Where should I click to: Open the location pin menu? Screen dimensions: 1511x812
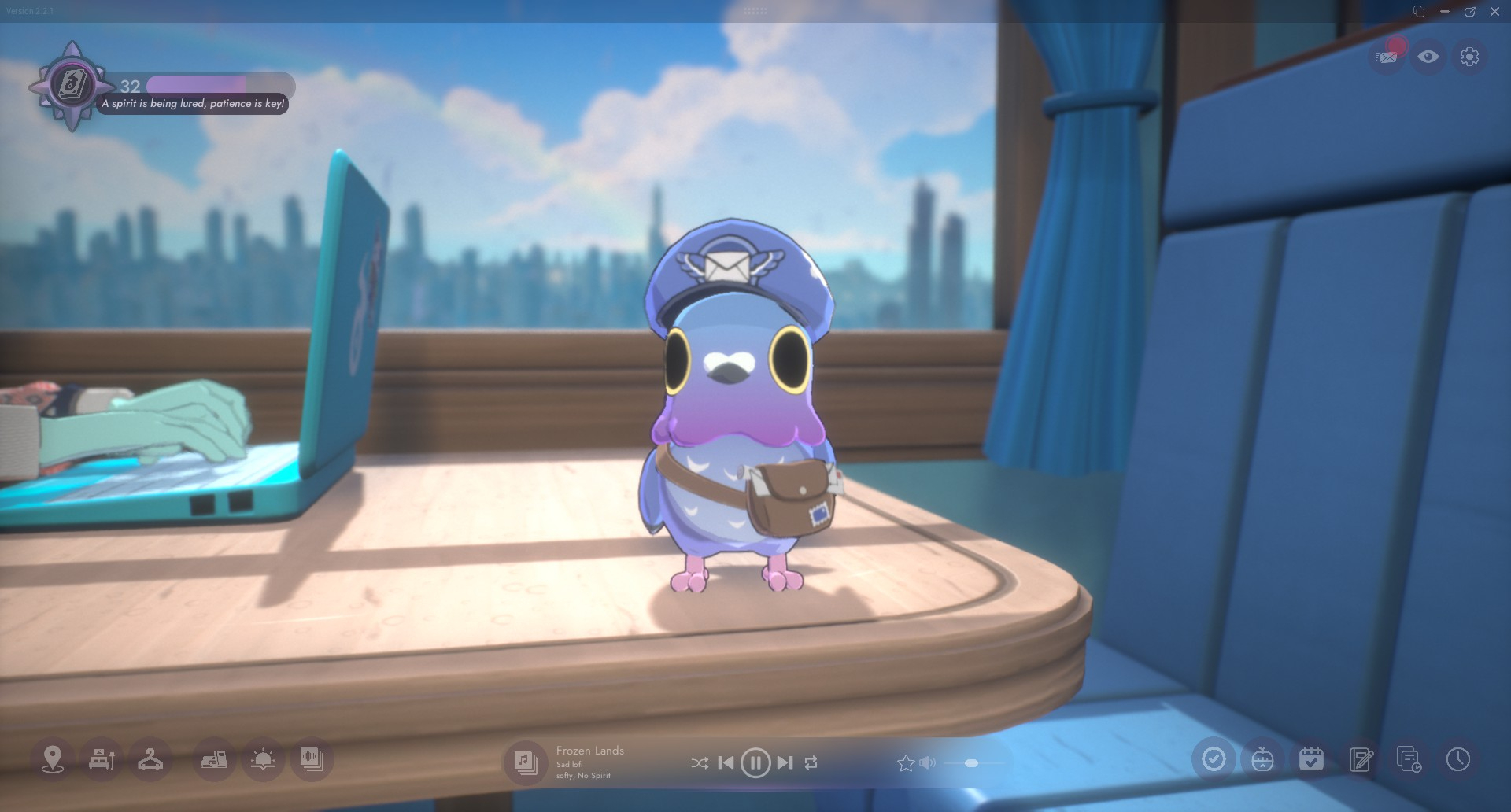53,759
